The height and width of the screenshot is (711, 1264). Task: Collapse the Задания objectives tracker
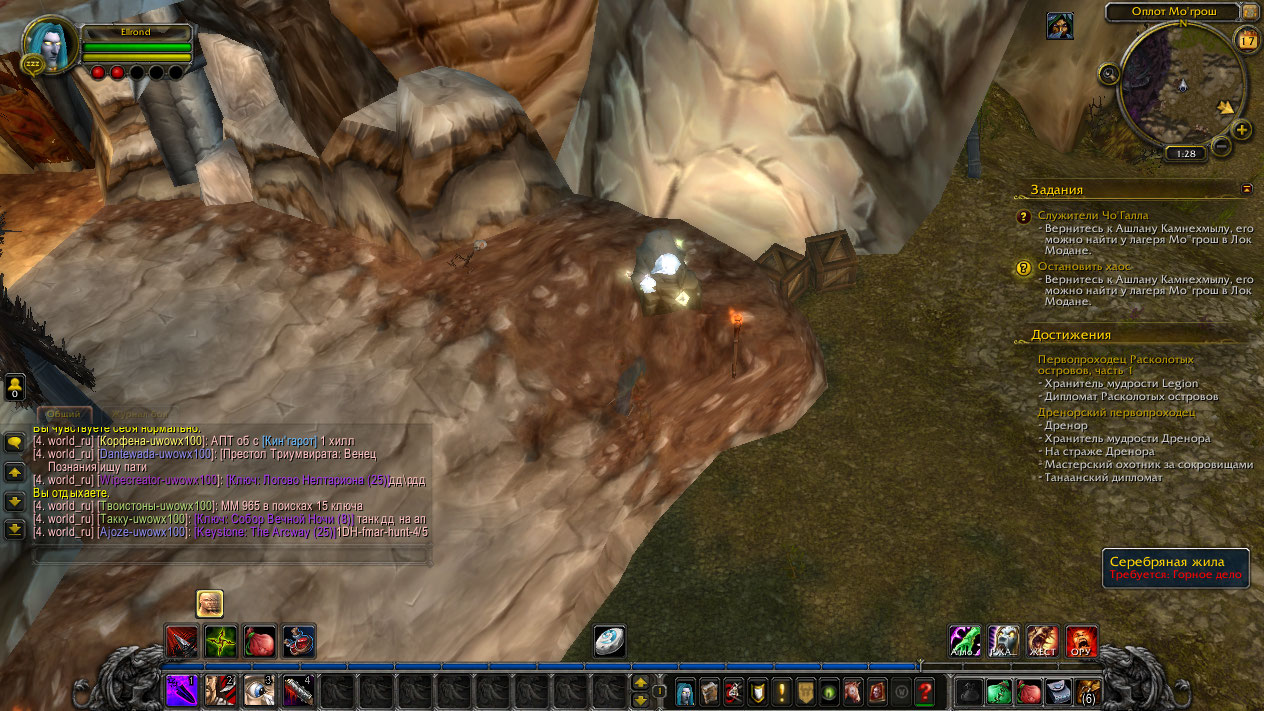(x=1246, y=188)
